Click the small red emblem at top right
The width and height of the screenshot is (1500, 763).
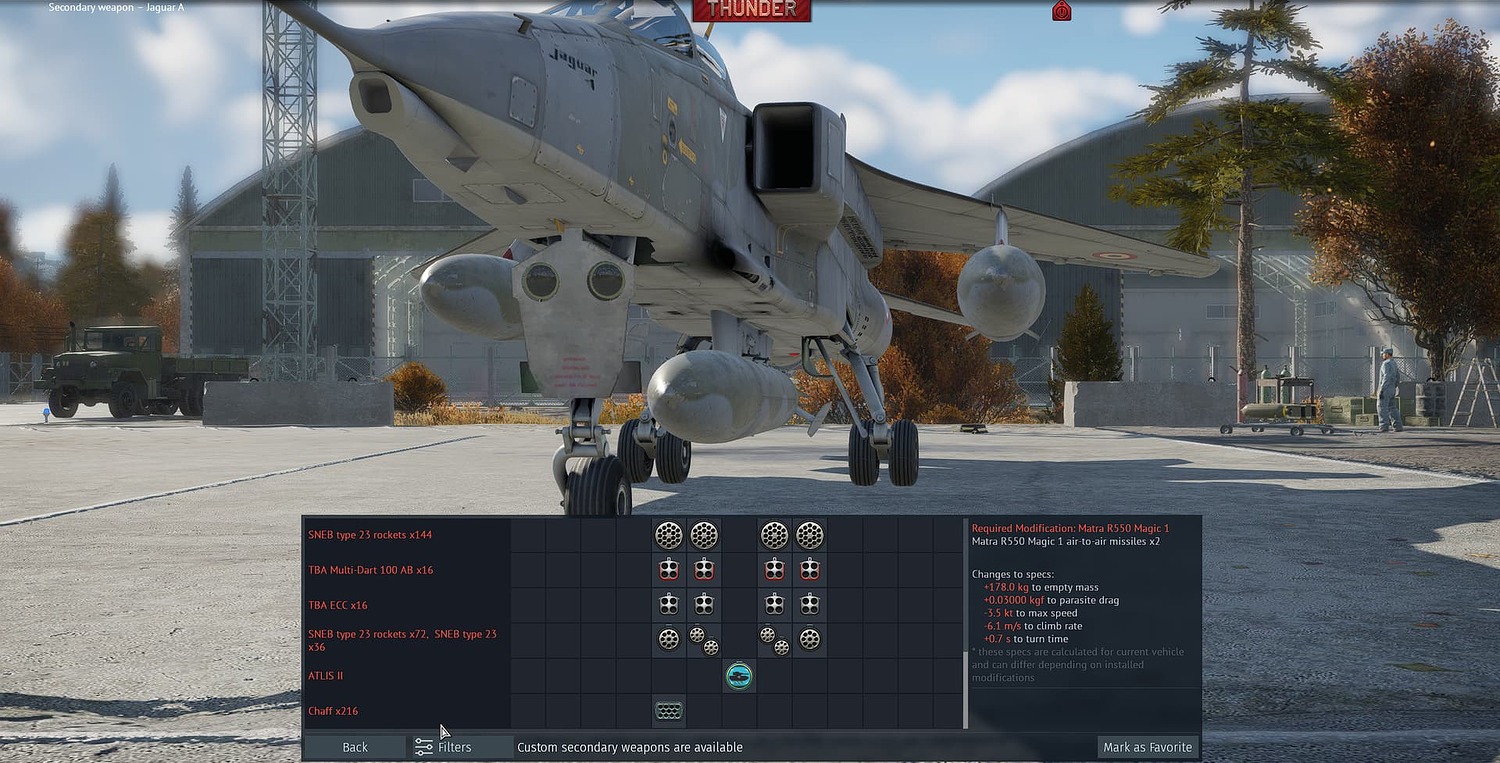click(x=1061, y=10)
